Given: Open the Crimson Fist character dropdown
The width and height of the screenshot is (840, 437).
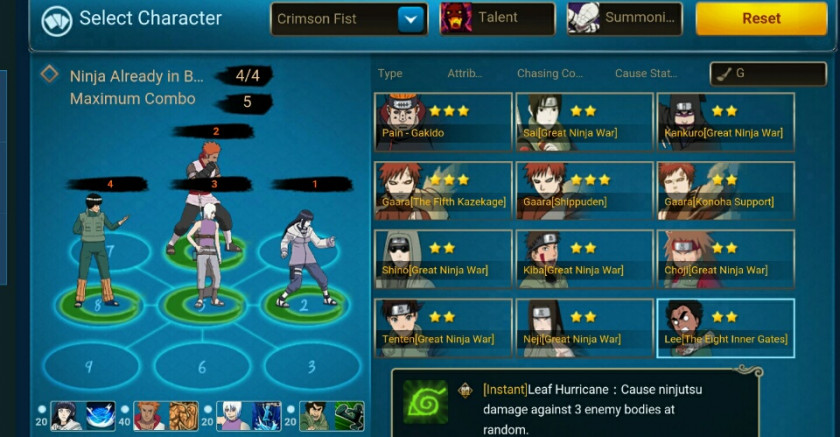Looking at the screenshot, I should 411,19.
